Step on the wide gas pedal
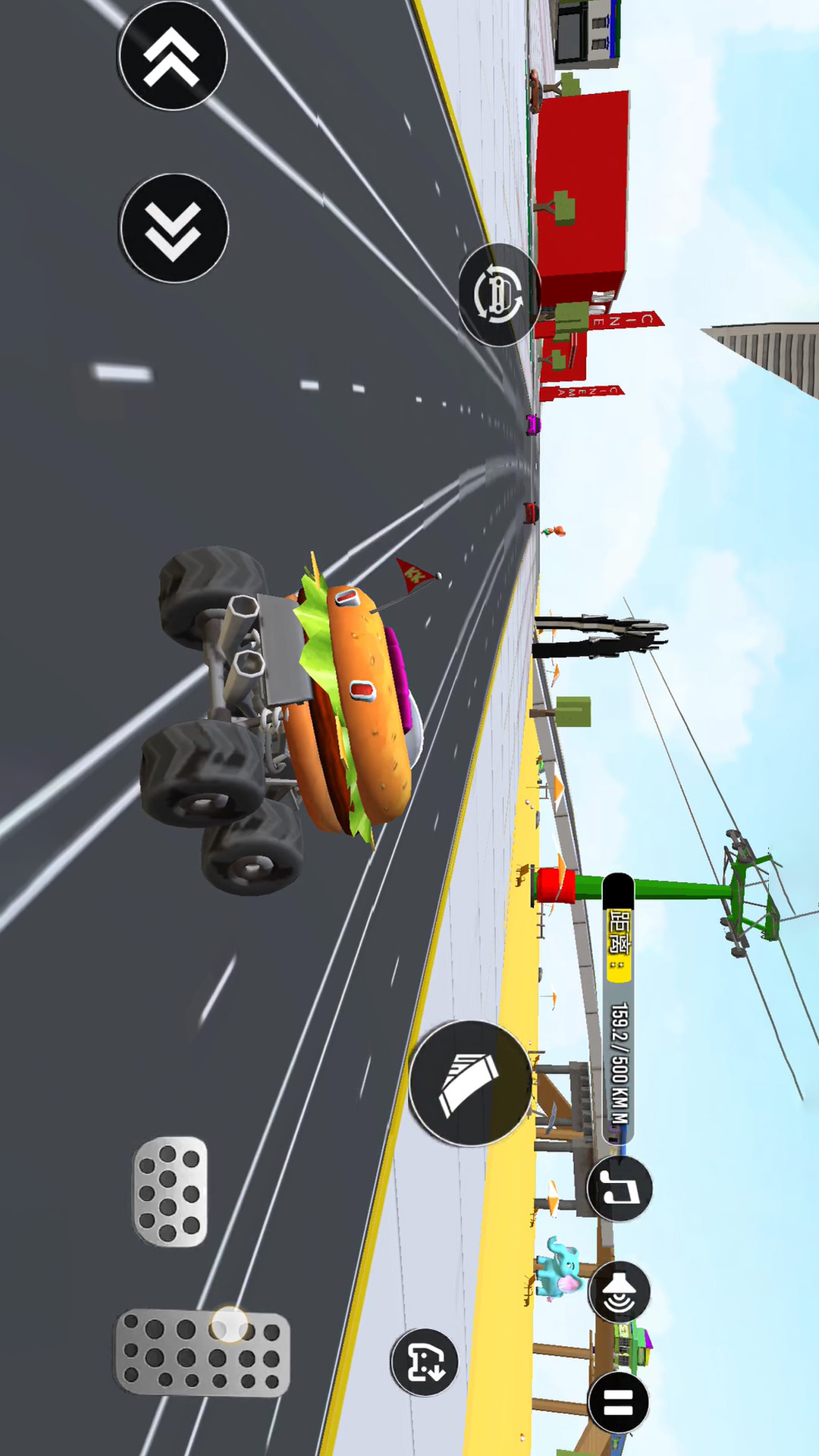Viewport: 819px width, 1456px height. [202, 1352]
